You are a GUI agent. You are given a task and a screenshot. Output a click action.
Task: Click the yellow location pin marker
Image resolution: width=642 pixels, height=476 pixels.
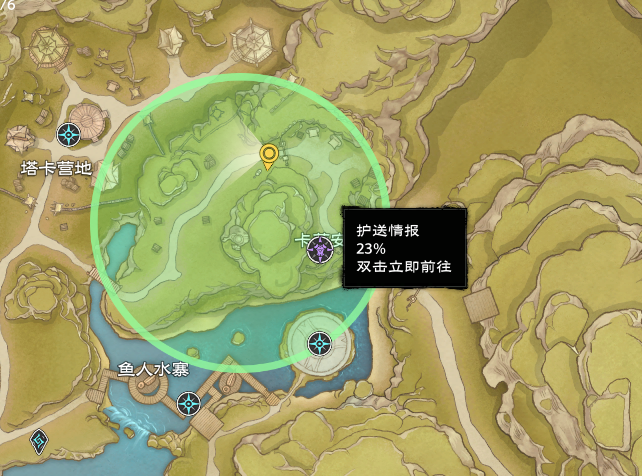point(268,156)
